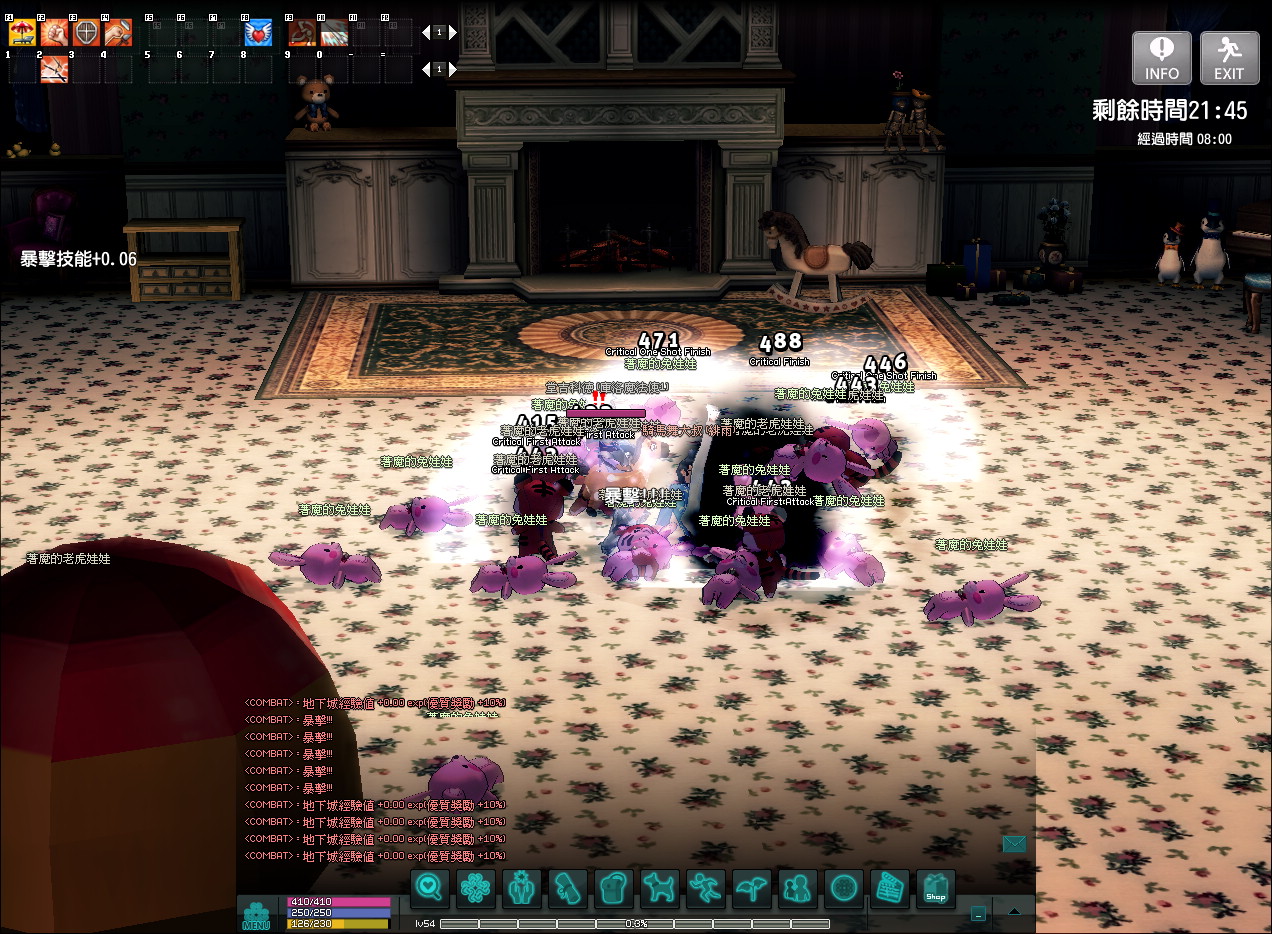Open the Shop gift box

(x=935, y=888)
